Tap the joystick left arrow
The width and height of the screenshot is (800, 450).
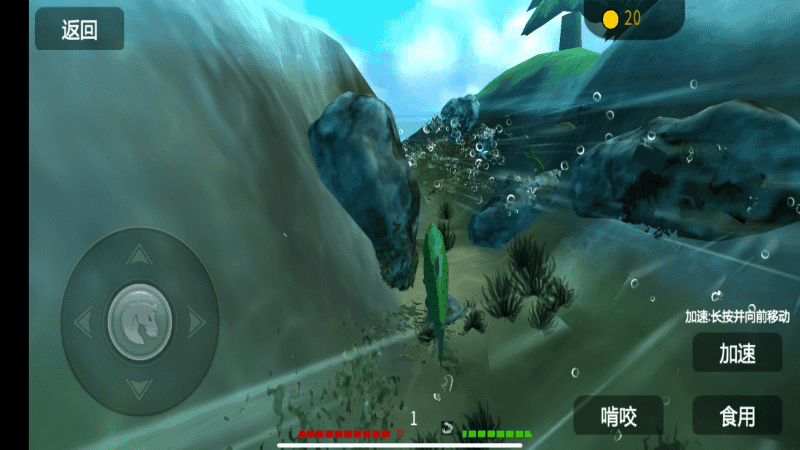click(84, 321)
